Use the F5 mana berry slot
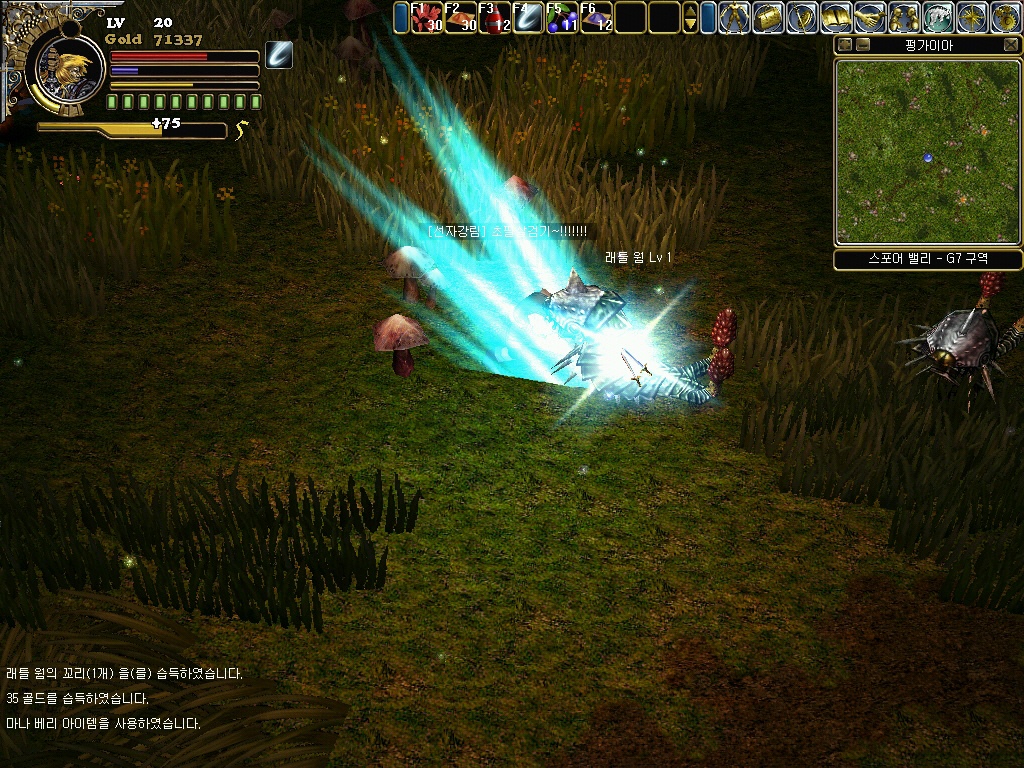 [563, 17]
